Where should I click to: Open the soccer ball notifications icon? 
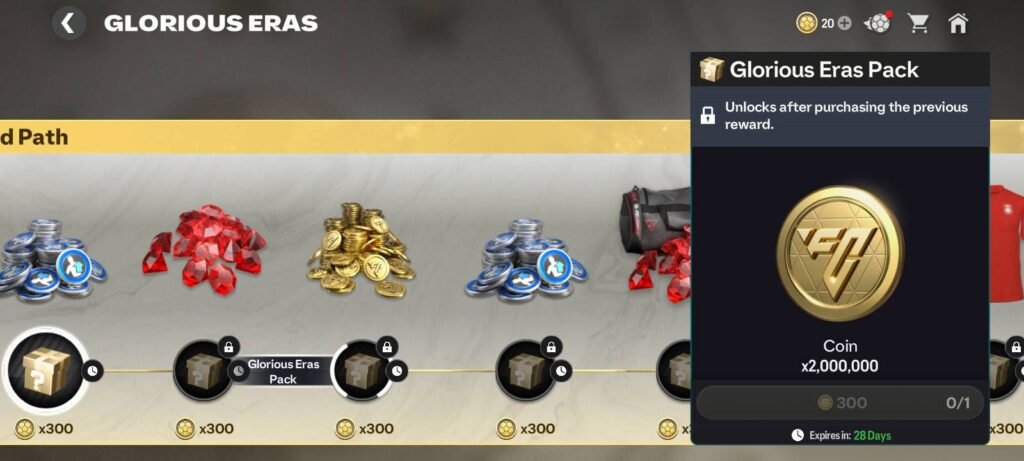click(877, 23)
